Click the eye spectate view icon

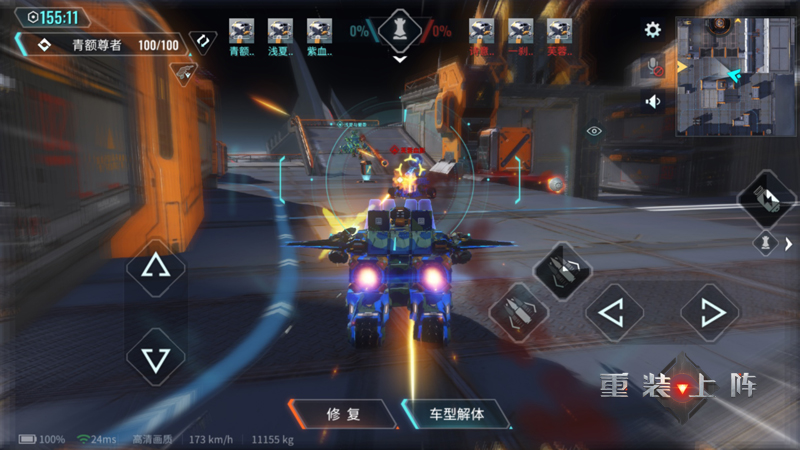click(595, 131)
